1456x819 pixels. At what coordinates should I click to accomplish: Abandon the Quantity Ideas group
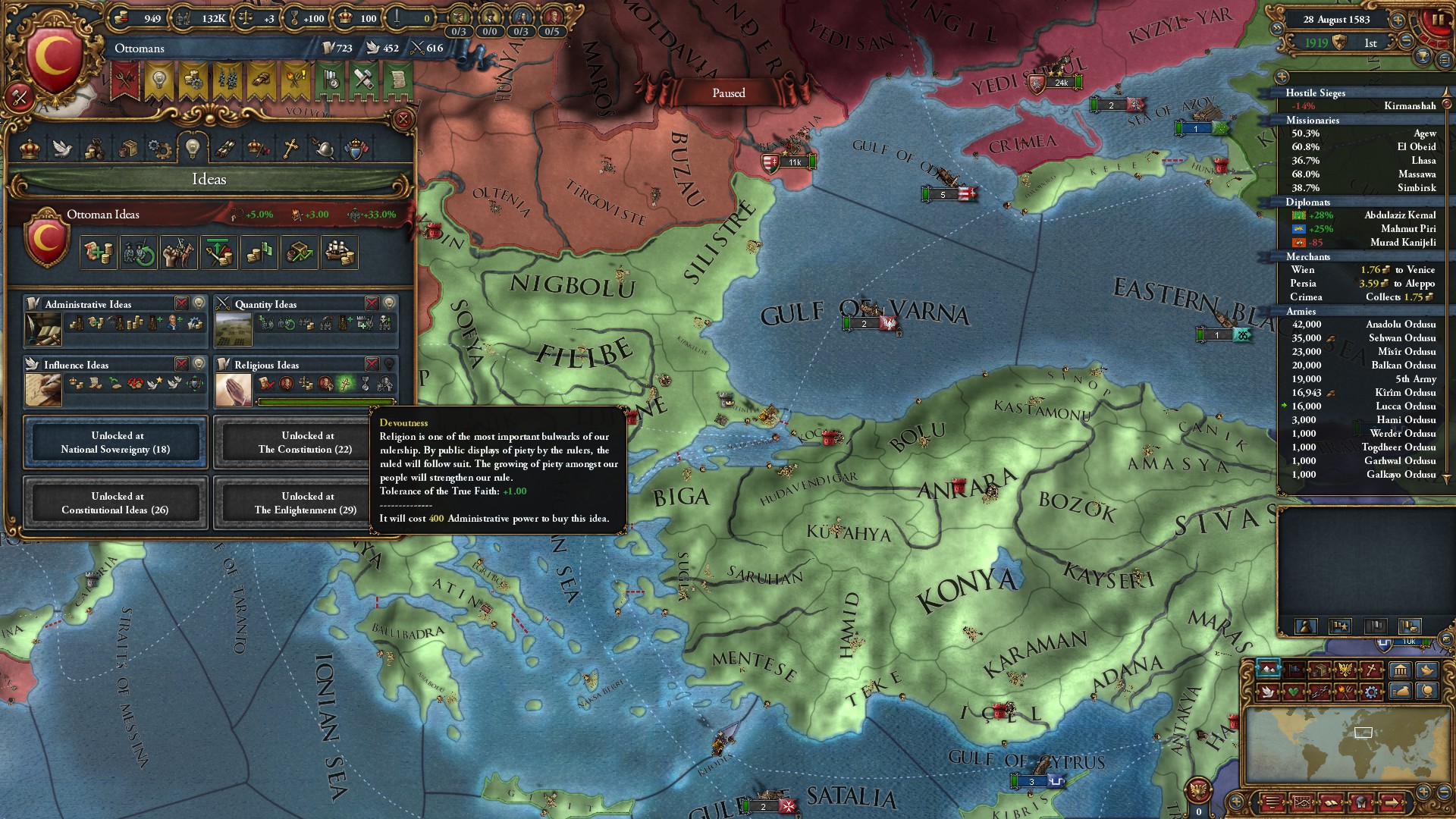pos(372,303)
